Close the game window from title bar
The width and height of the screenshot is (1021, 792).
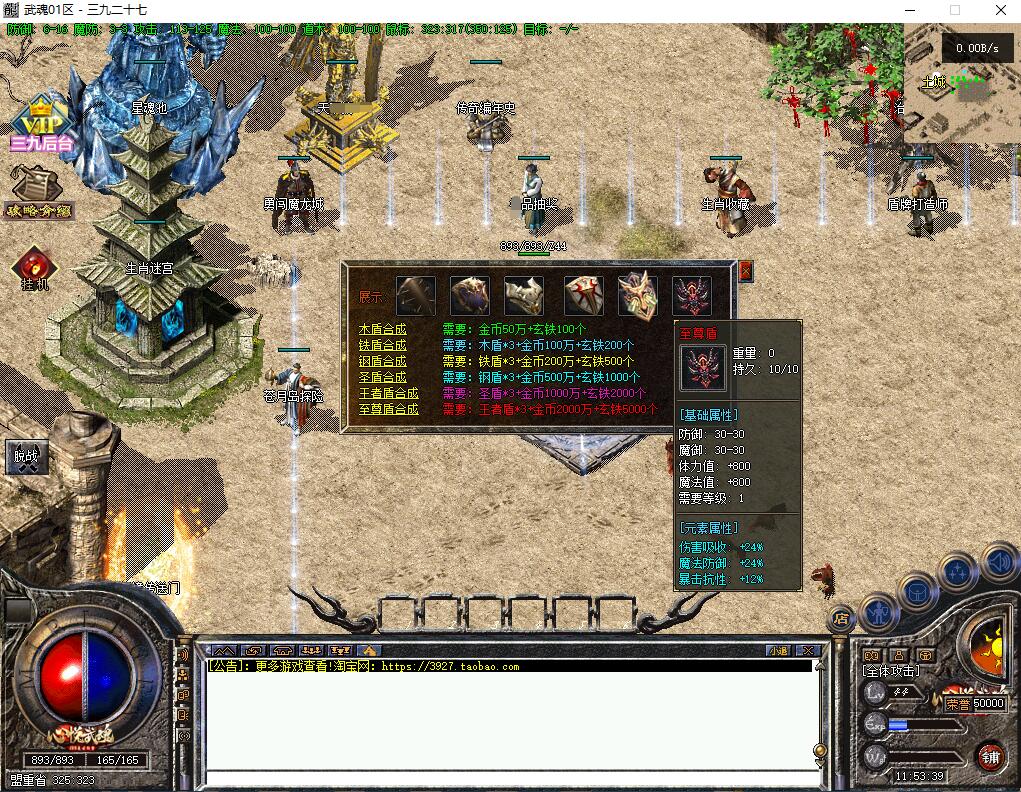coord(997,10)
